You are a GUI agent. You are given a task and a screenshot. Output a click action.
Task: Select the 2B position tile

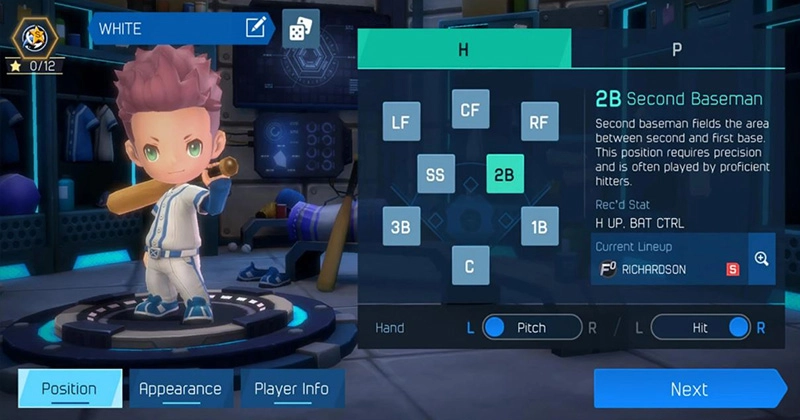pos(505,174)
